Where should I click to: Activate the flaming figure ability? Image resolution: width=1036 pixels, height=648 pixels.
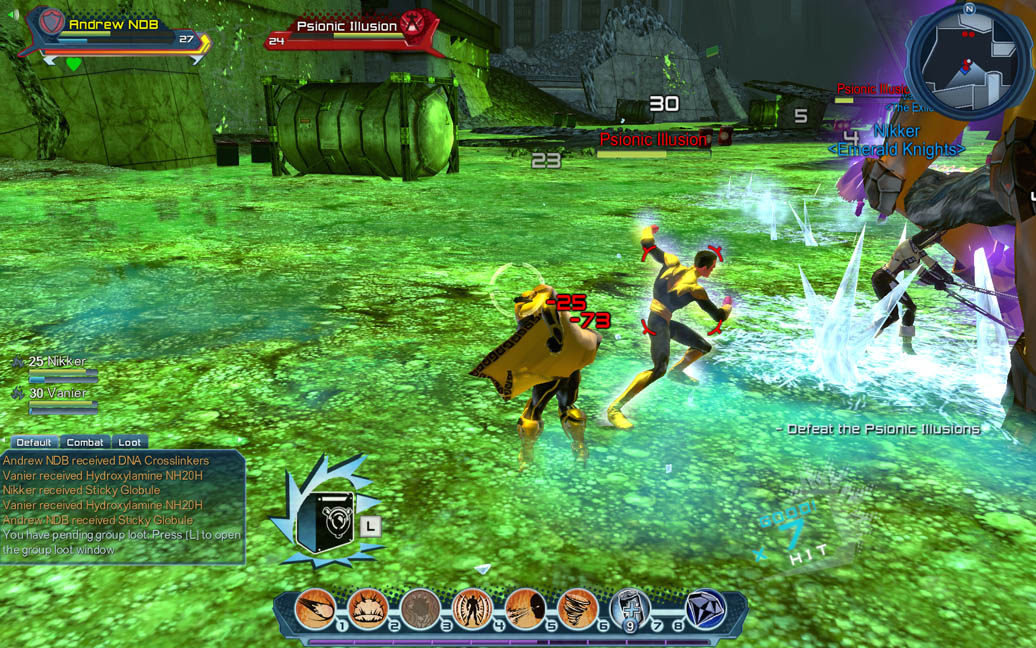tap(472, 609)
